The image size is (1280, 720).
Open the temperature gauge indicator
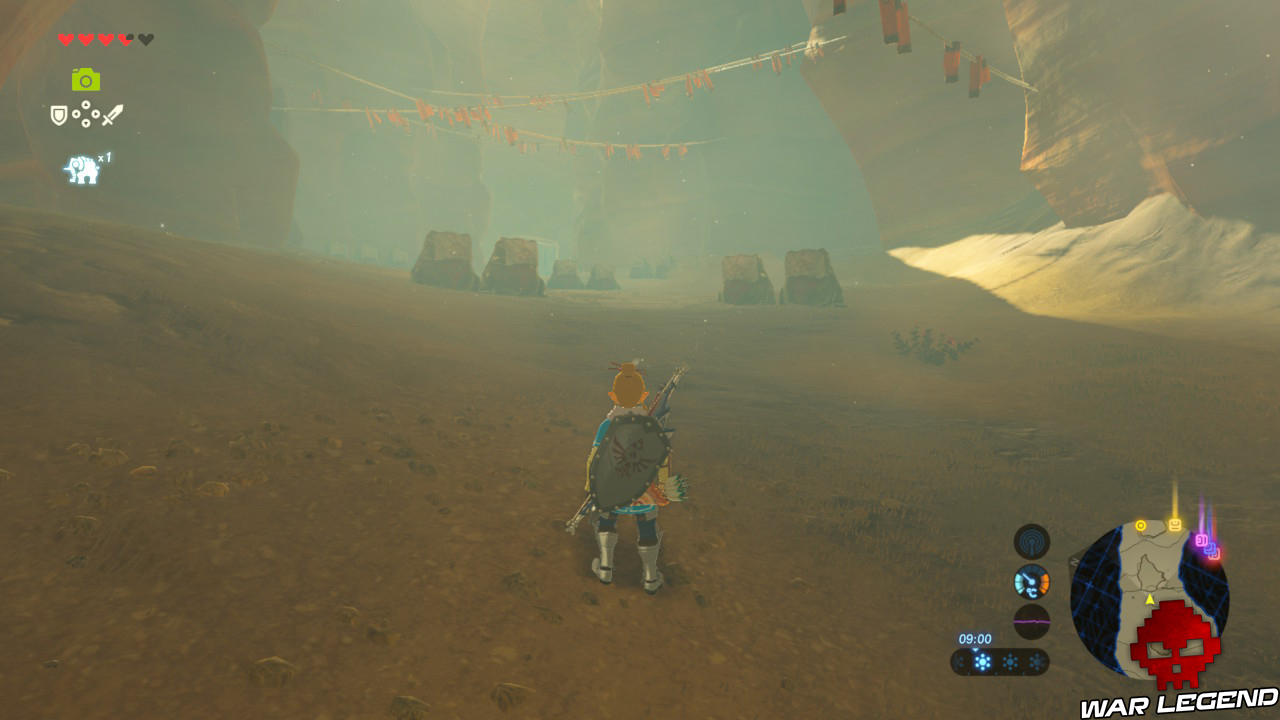pyautogui.click(x=1032, y=580)
